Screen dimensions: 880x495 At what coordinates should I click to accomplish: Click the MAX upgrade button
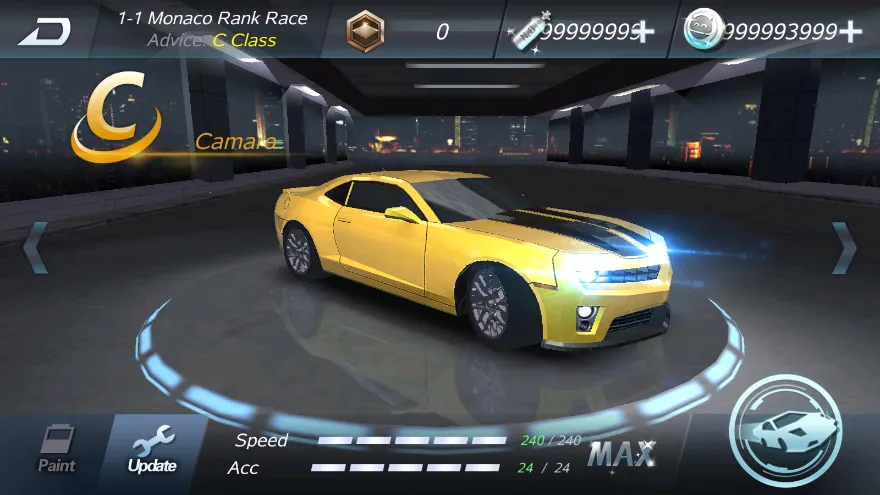coord(621,455)
